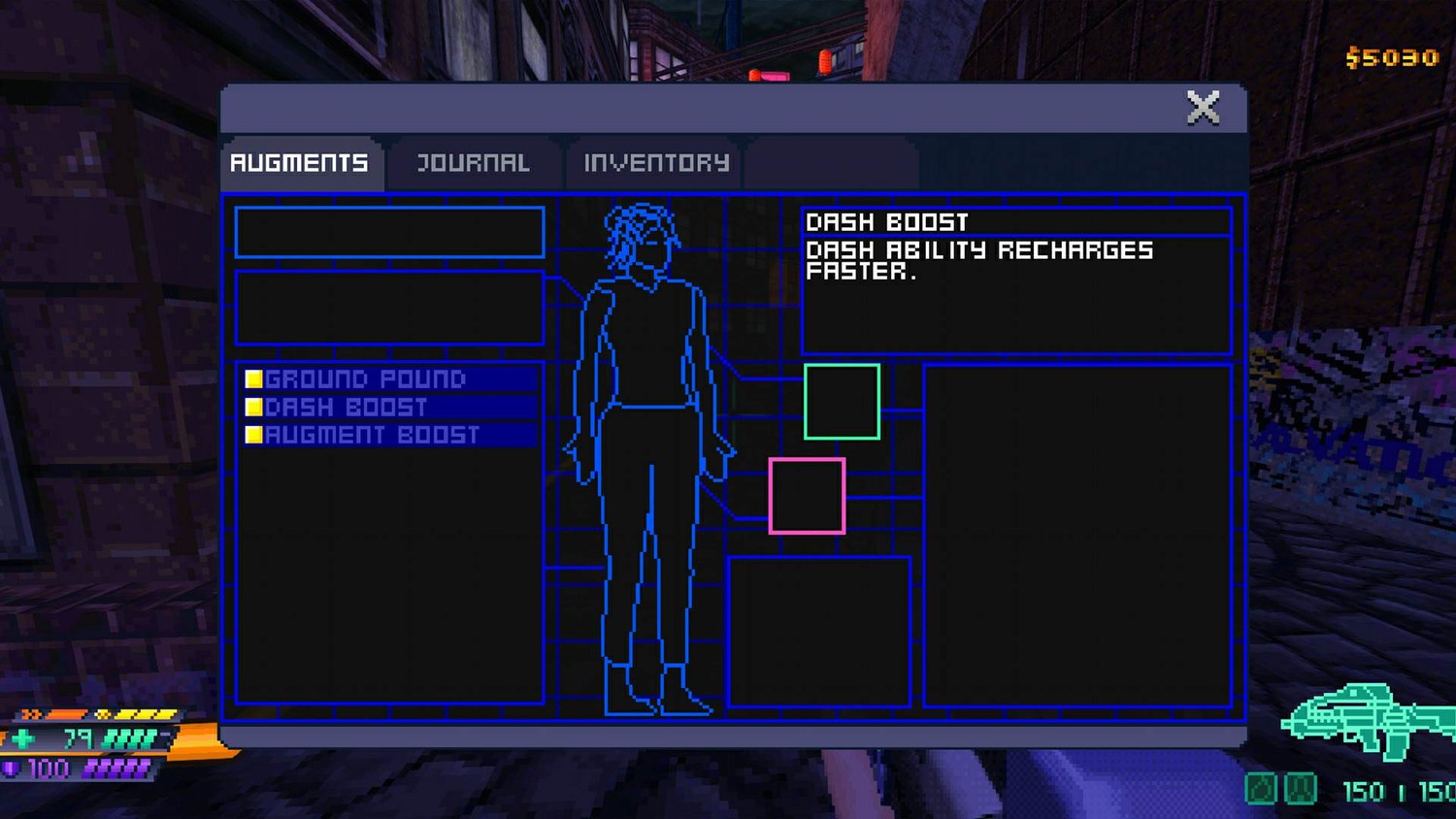Pick the Augment Boost entry
This screenshot has height=819, width=1456.
[372, 435]
